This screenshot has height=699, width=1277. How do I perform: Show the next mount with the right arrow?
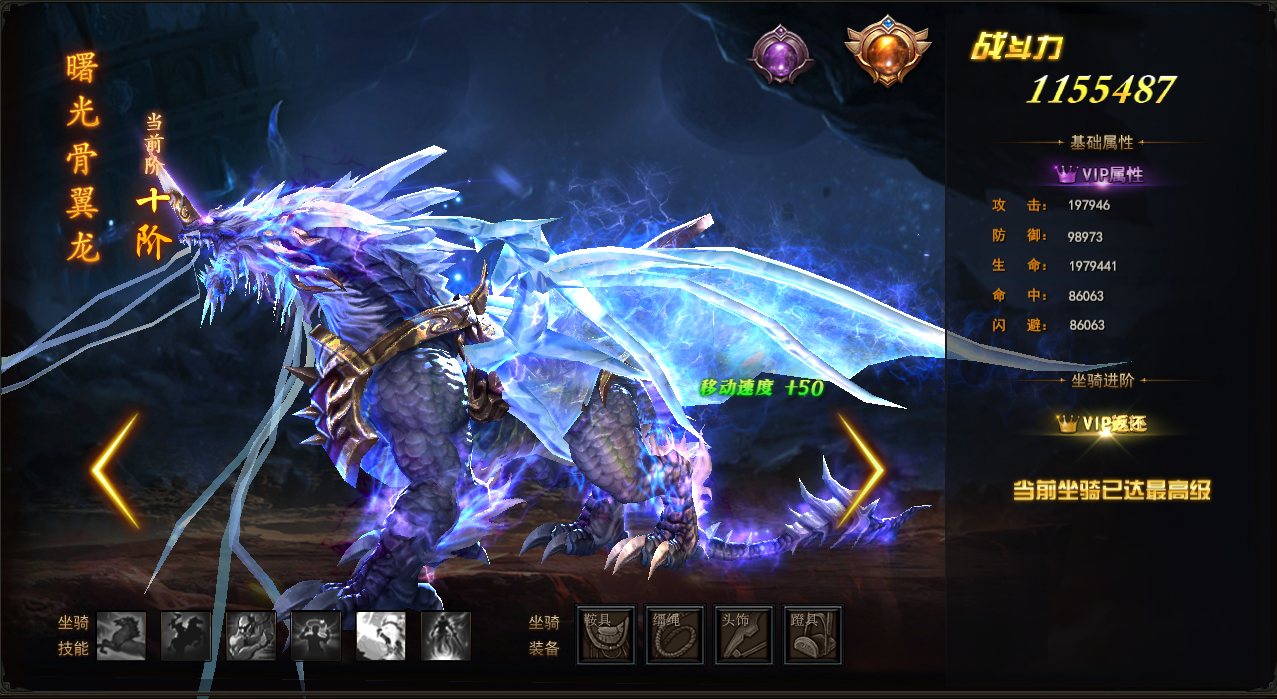860,471
